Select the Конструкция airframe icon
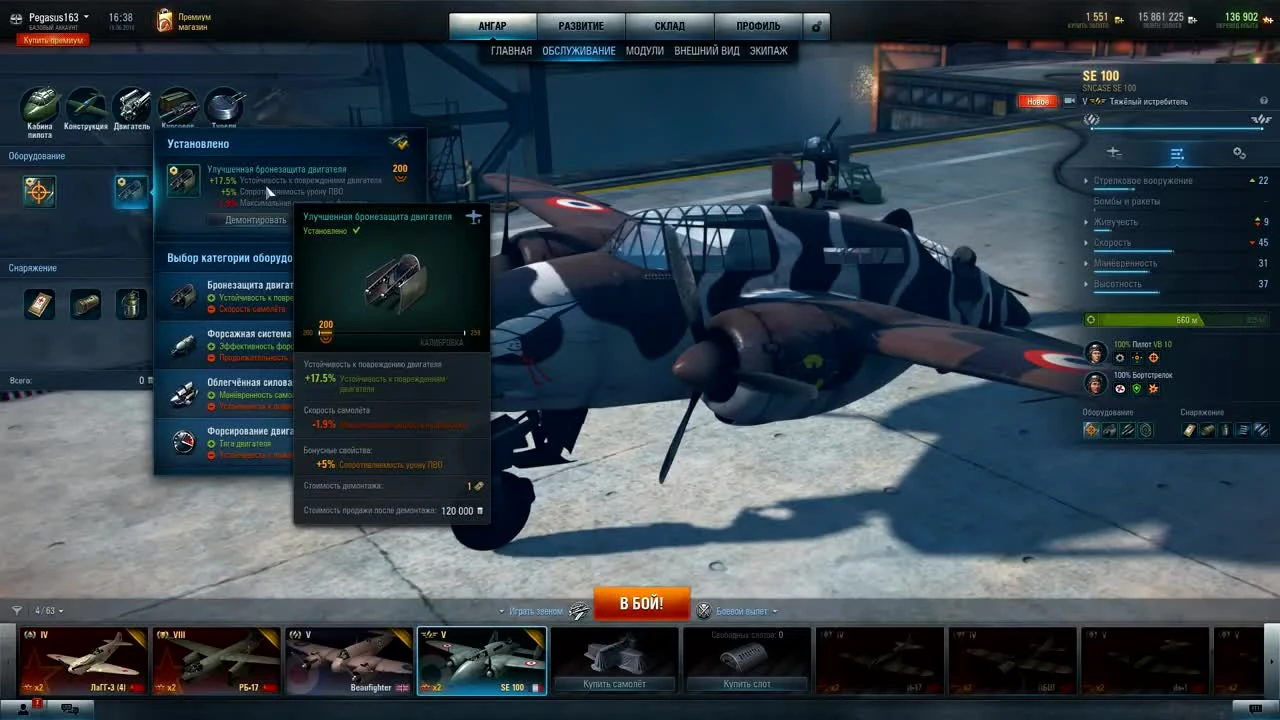 pos(86,105)
